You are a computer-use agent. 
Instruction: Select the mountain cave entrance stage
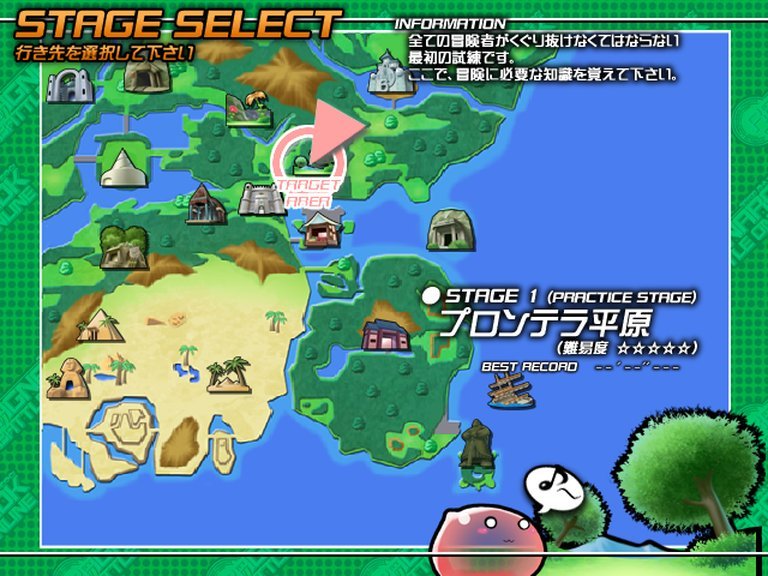149,74
